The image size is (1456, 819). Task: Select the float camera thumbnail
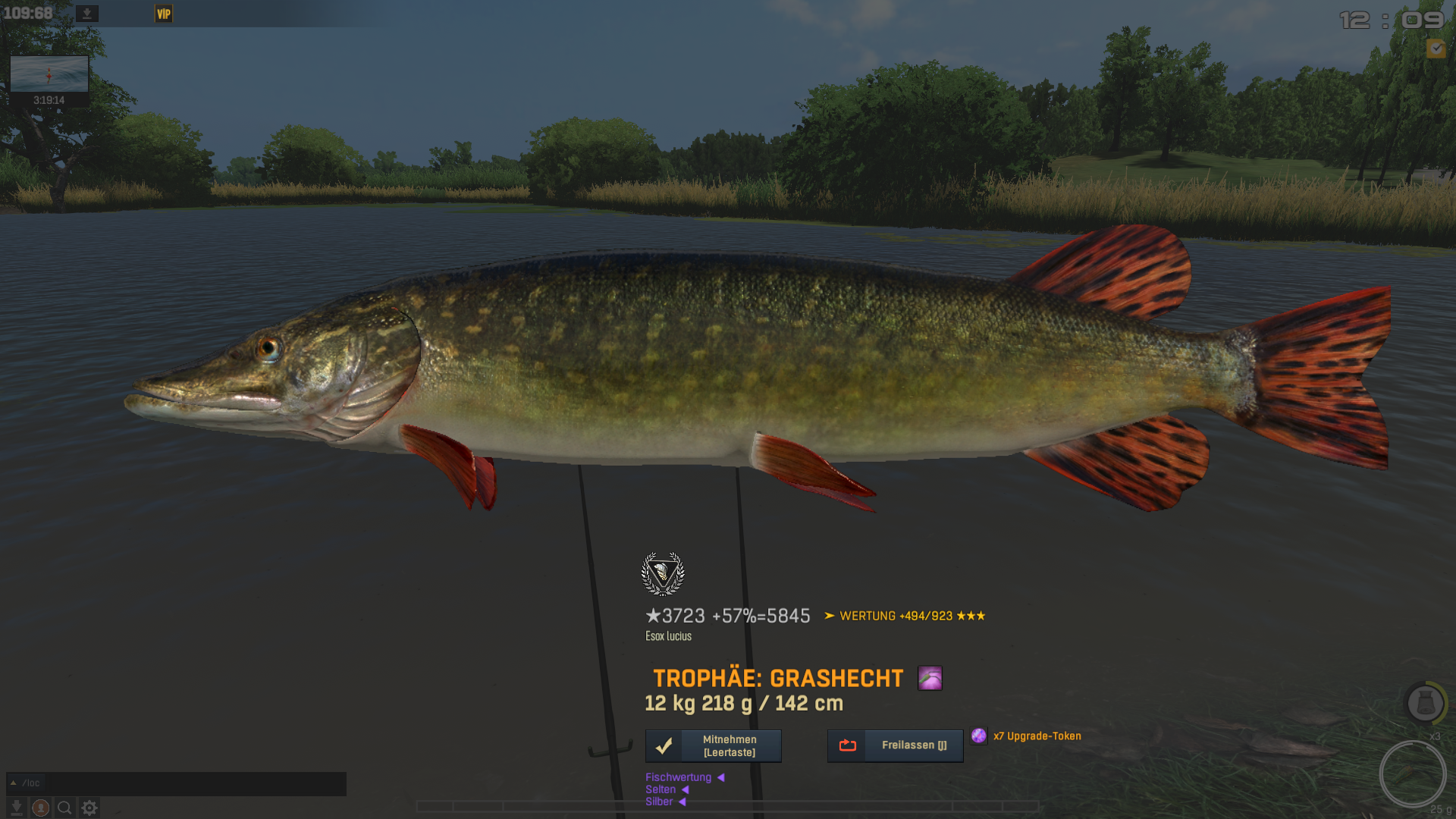[x=49, y=74]
